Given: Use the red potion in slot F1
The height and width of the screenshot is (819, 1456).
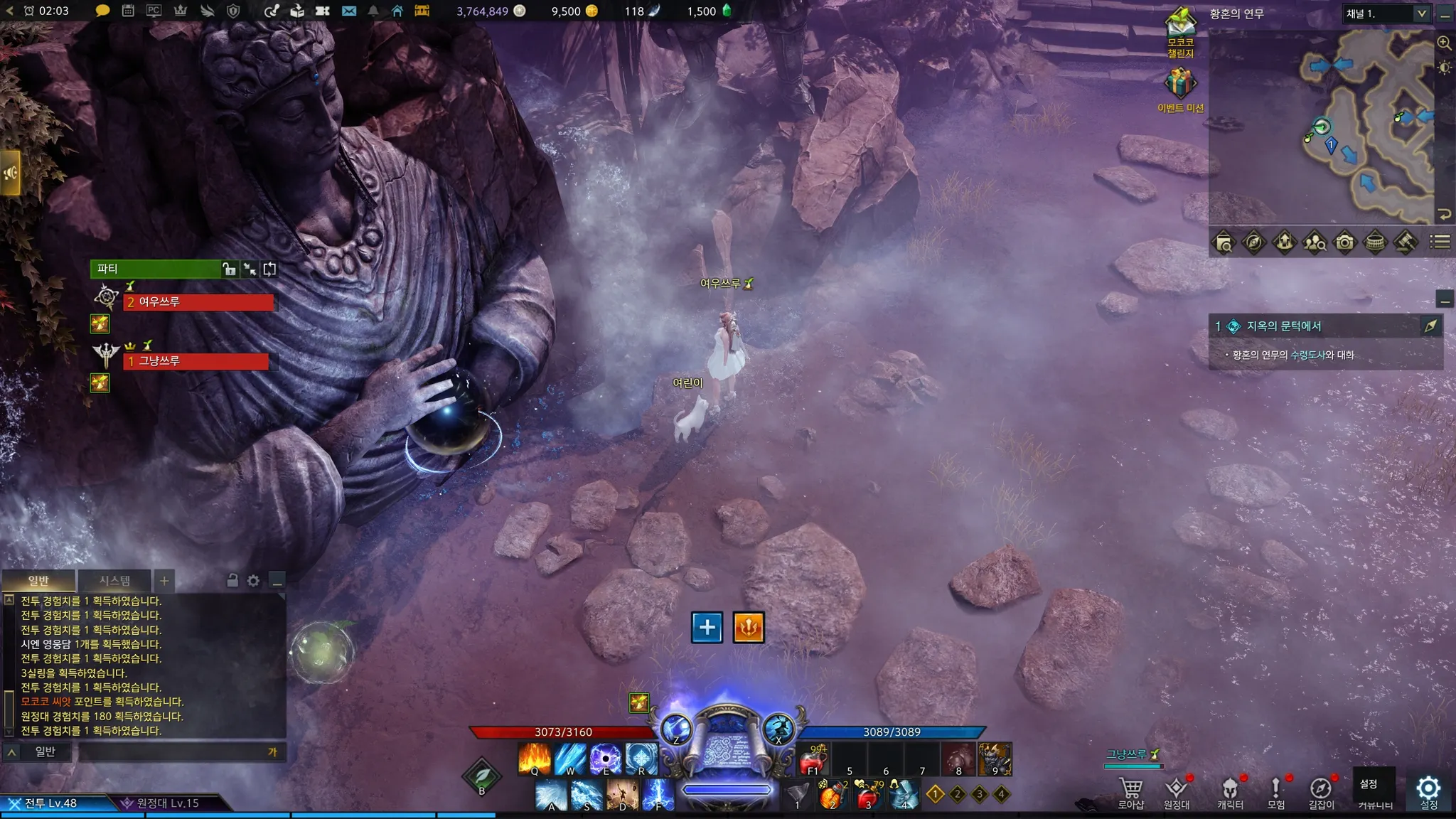Looking at the screenshot, I should pyautogui.click(x=813, y=761).
